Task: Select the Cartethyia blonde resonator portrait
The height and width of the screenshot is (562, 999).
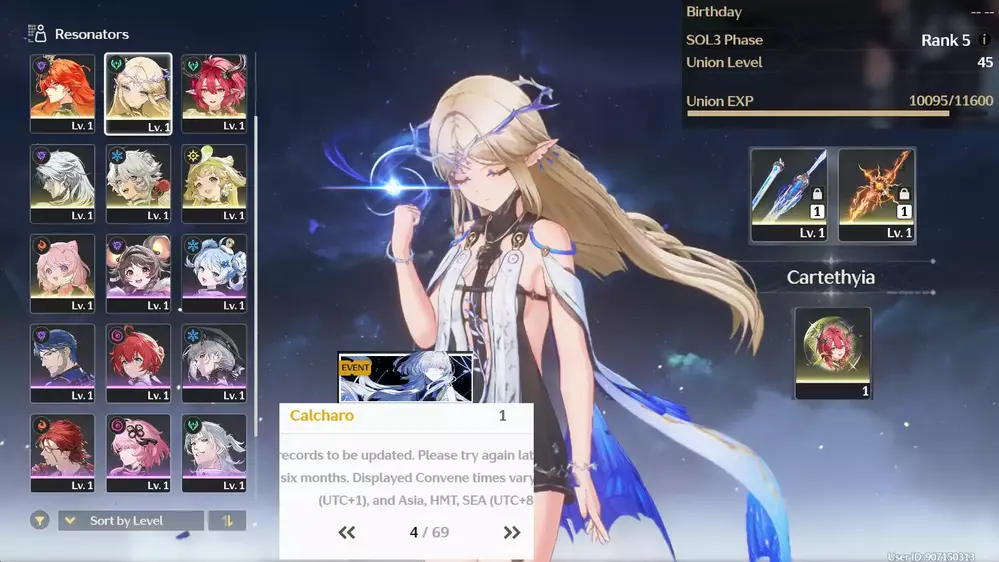Action: coord(138,92)
